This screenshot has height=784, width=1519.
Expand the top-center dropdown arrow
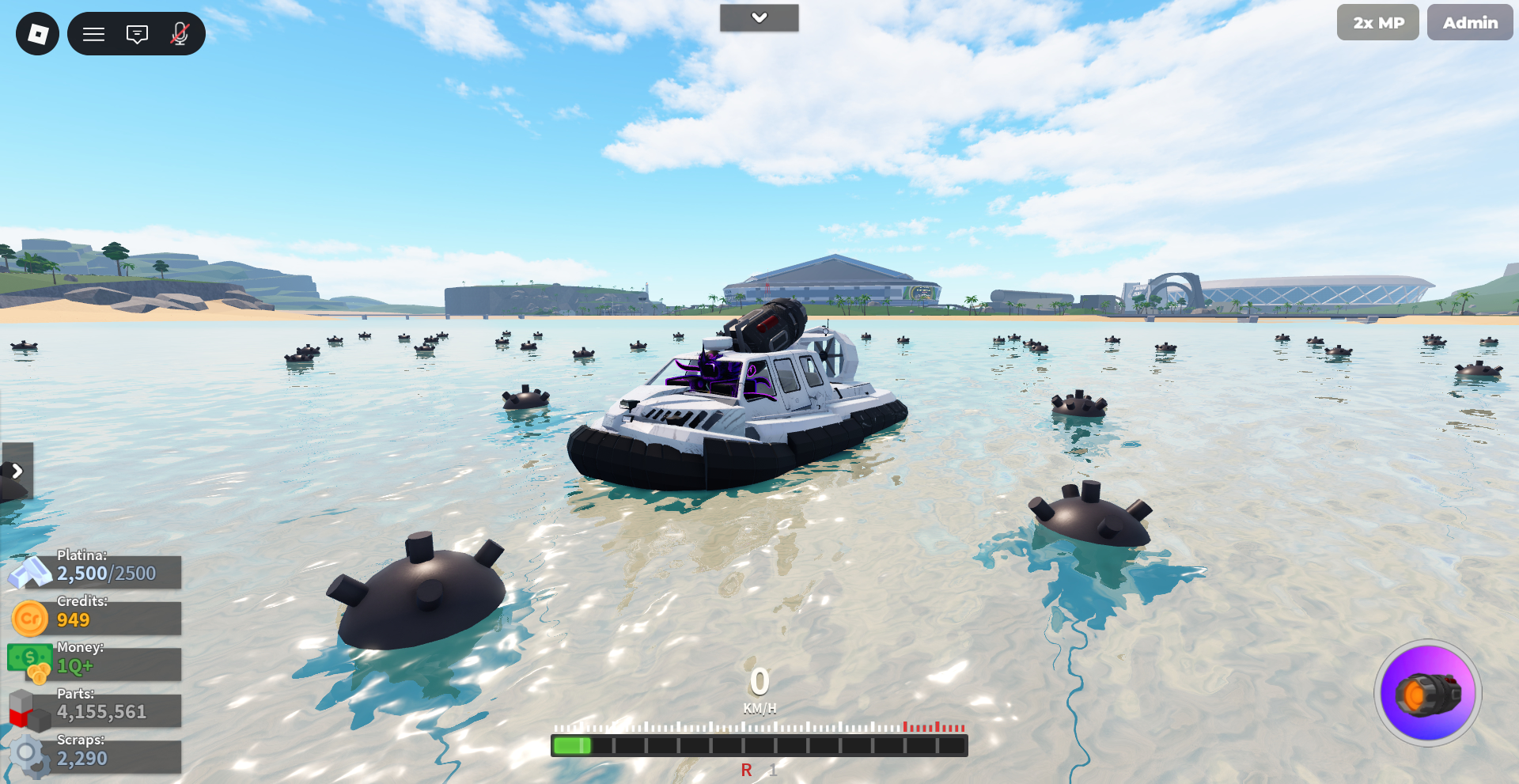(x=759, y=17)
